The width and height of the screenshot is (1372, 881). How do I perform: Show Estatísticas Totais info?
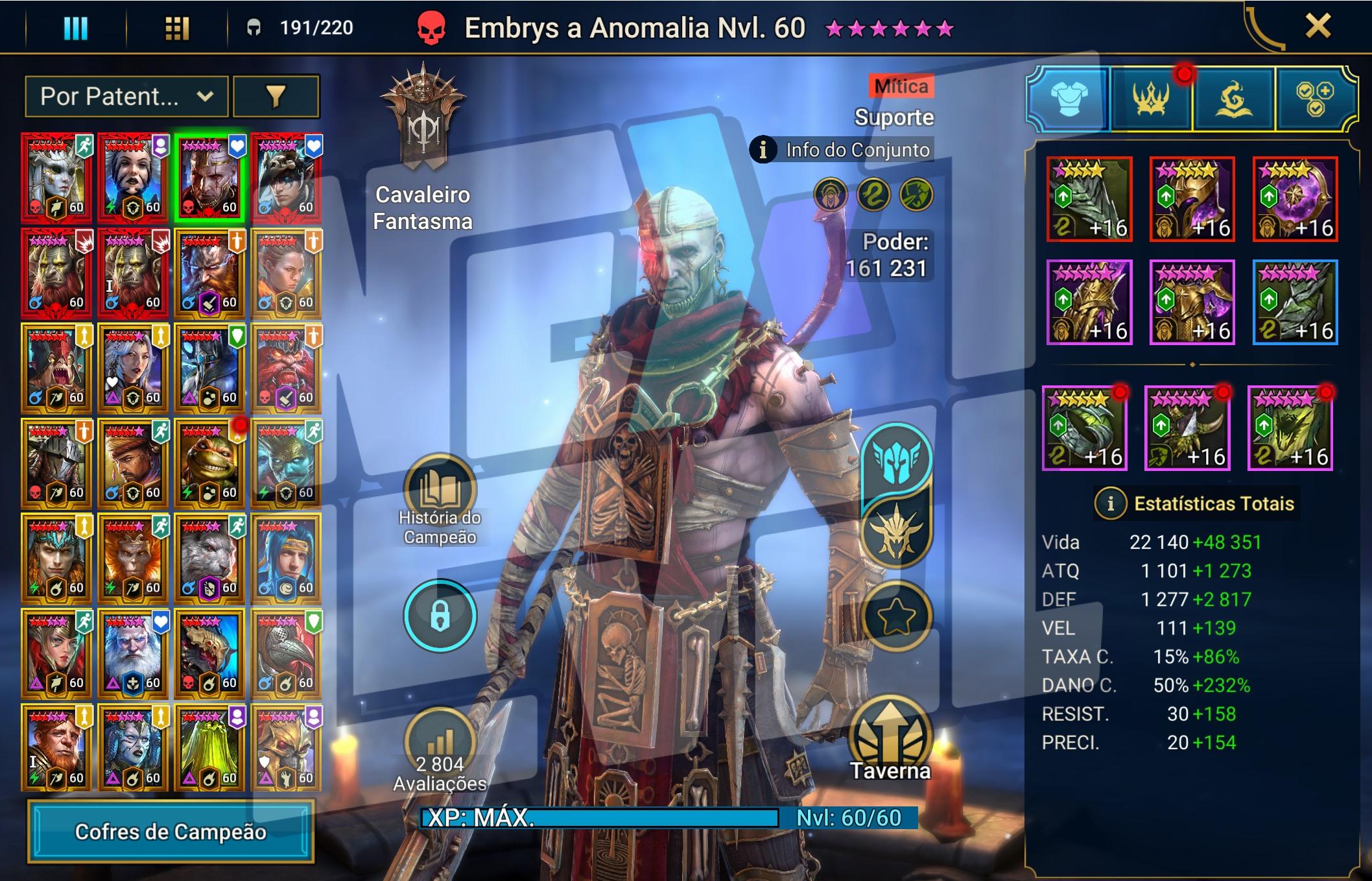pyautogui.click(x=1110, y=503)
